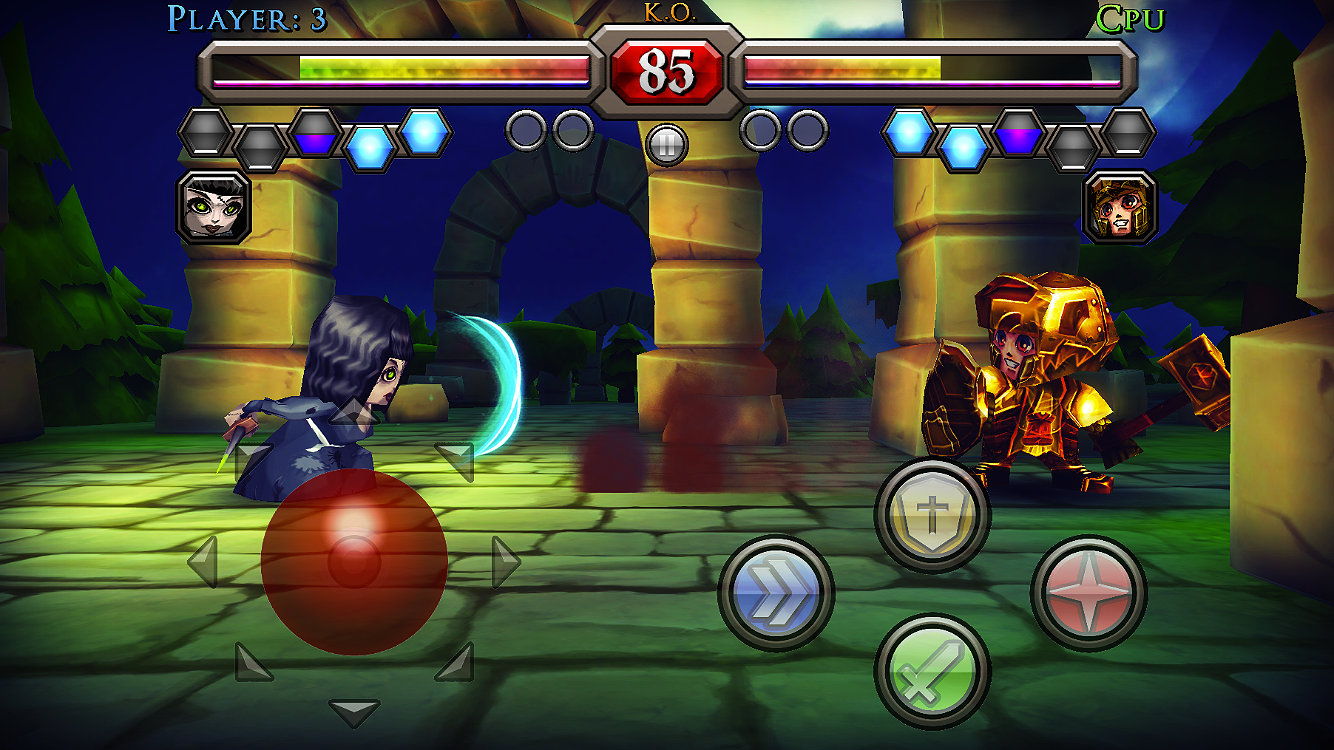Tap the D-pad down-right diagonal arrow

coord(455,662)
